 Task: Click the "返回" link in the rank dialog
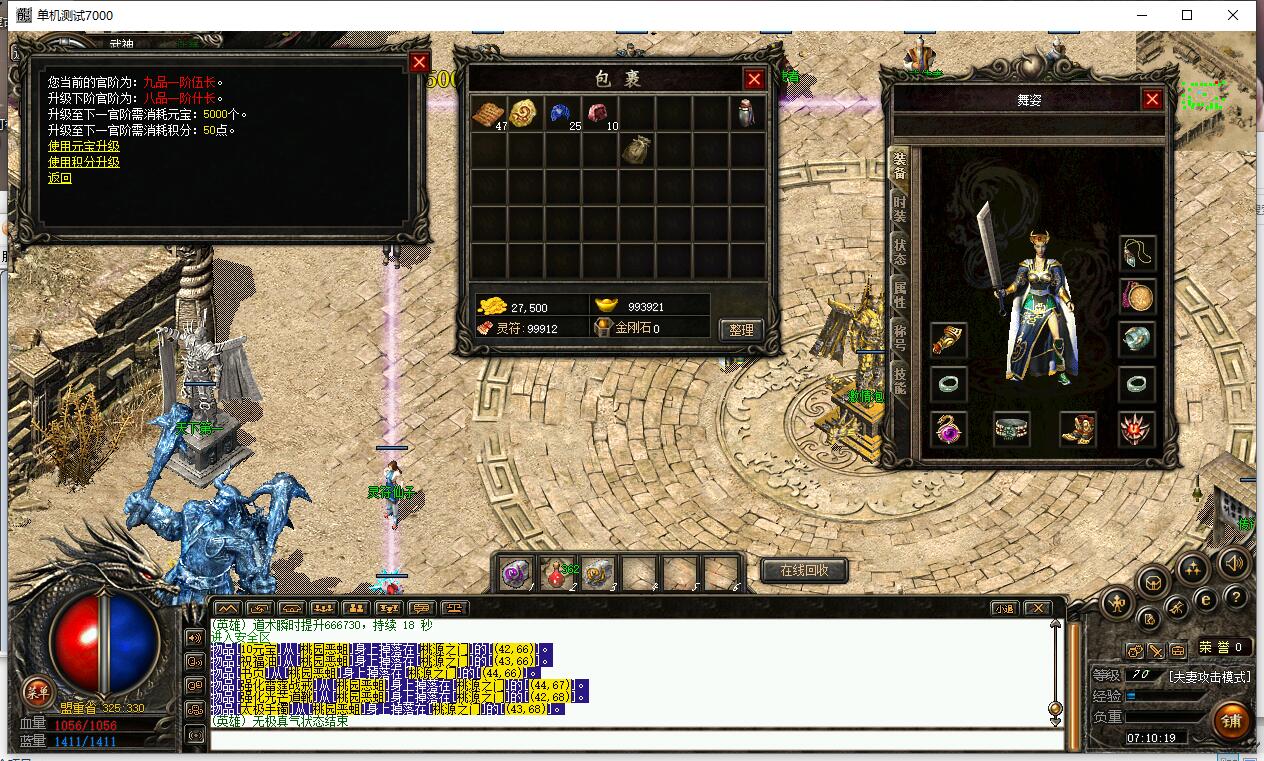pyautogui.click(x=60, y=178)
